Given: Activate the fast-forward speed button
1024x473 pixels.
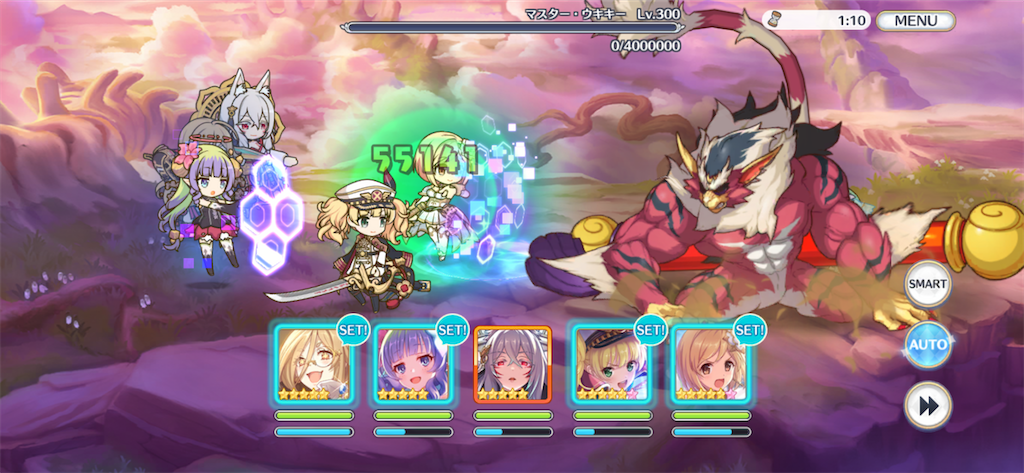Looking at the screenshot, I should [x=927, y=405].
